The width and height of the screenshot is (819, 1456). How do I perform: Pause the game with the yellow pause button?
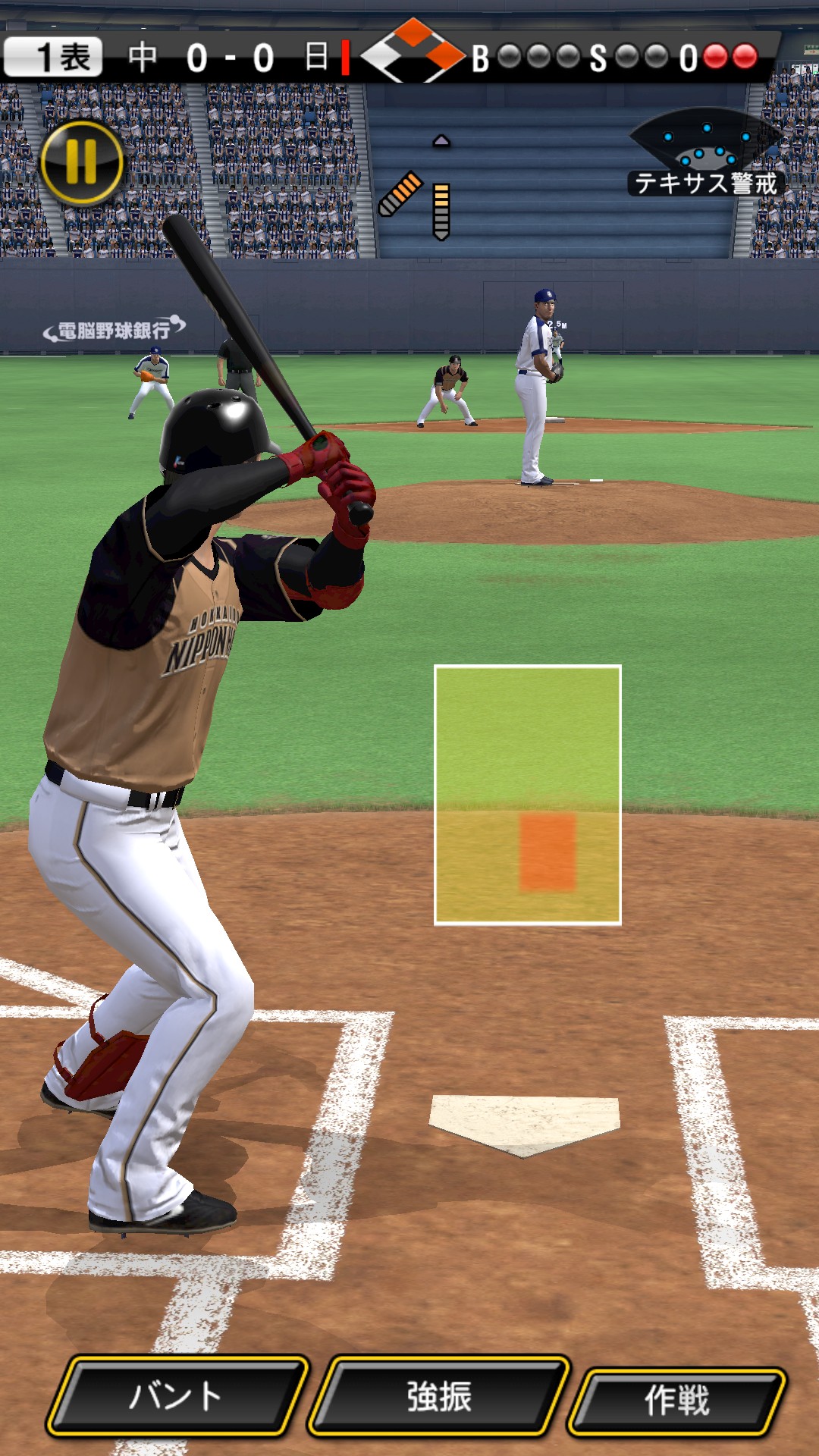[81, 163]
